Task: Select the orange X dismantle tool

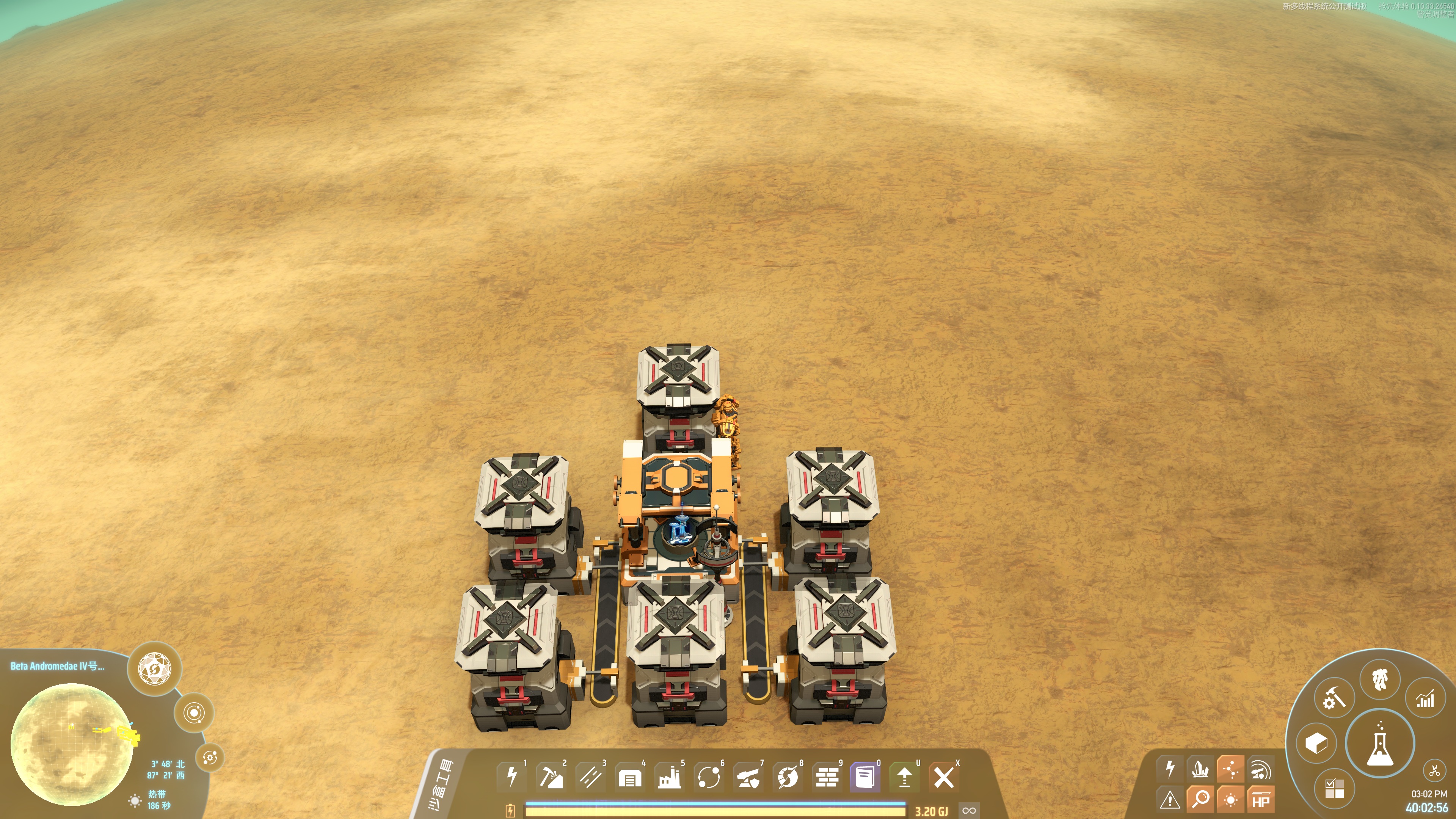Action: pos(943,777)
